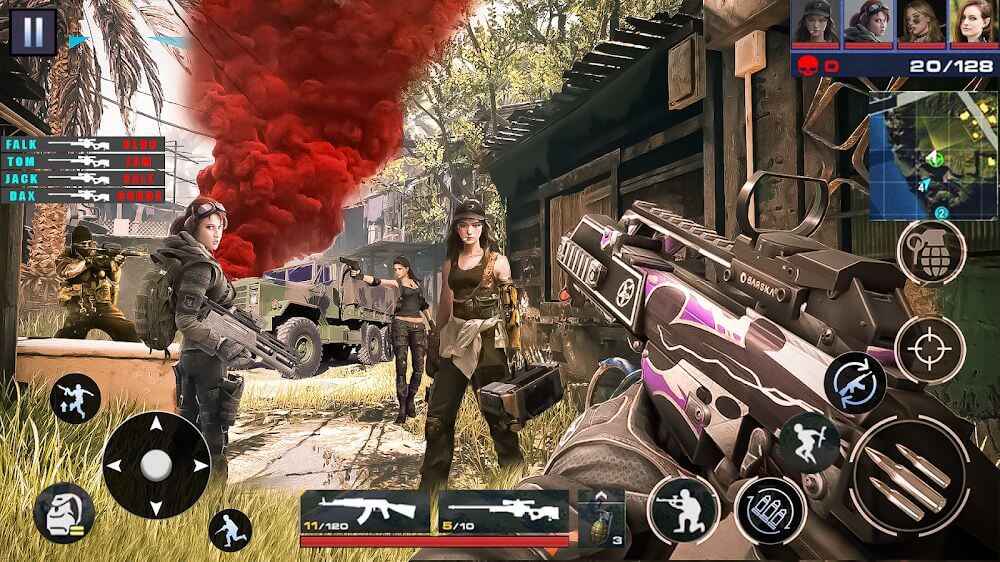Tap the leaping soldier with up-arrow button
The height and width of the screenshot is (562, 1000).
click(75, 398)
